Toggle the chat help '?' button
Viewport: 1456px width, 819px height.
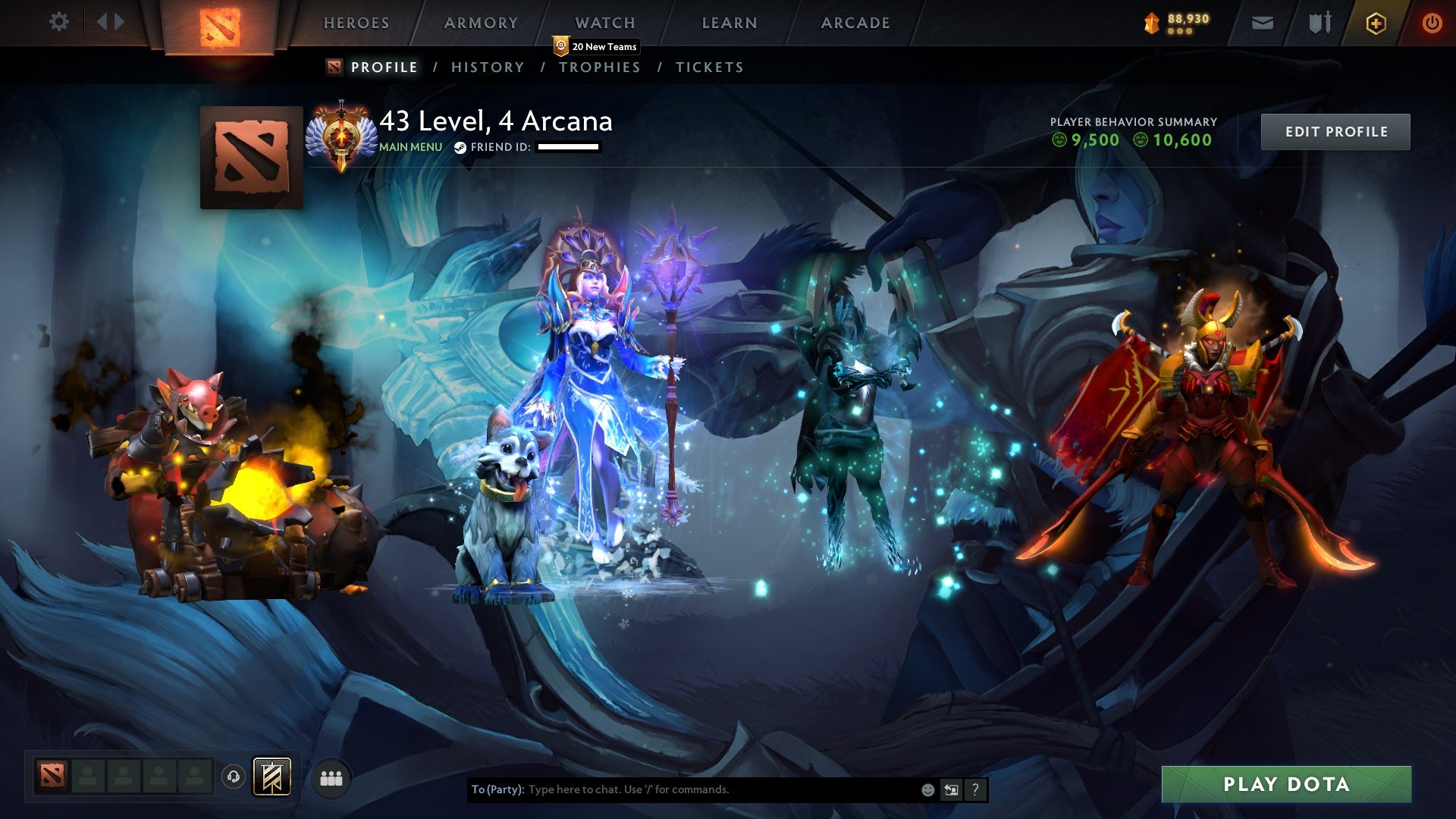click(974, 789)
